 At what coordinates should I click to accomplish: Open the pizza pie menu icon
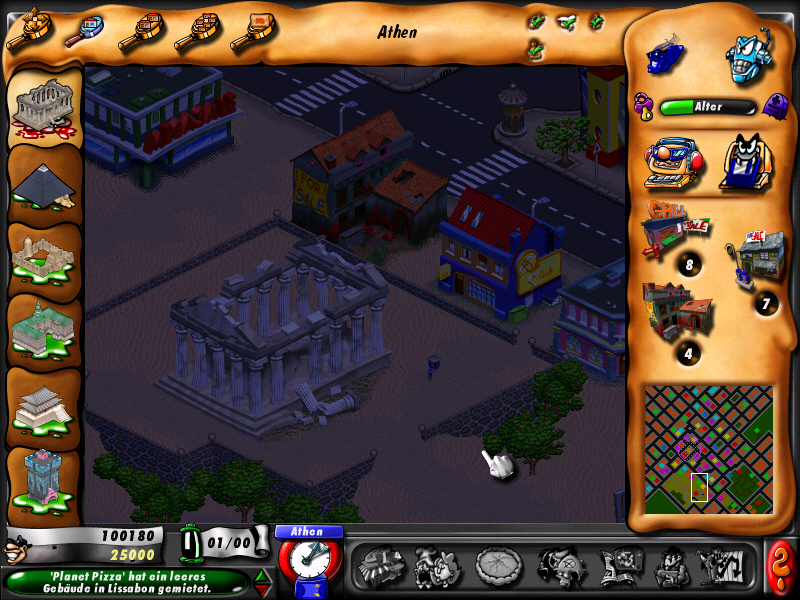pos(495,567)
